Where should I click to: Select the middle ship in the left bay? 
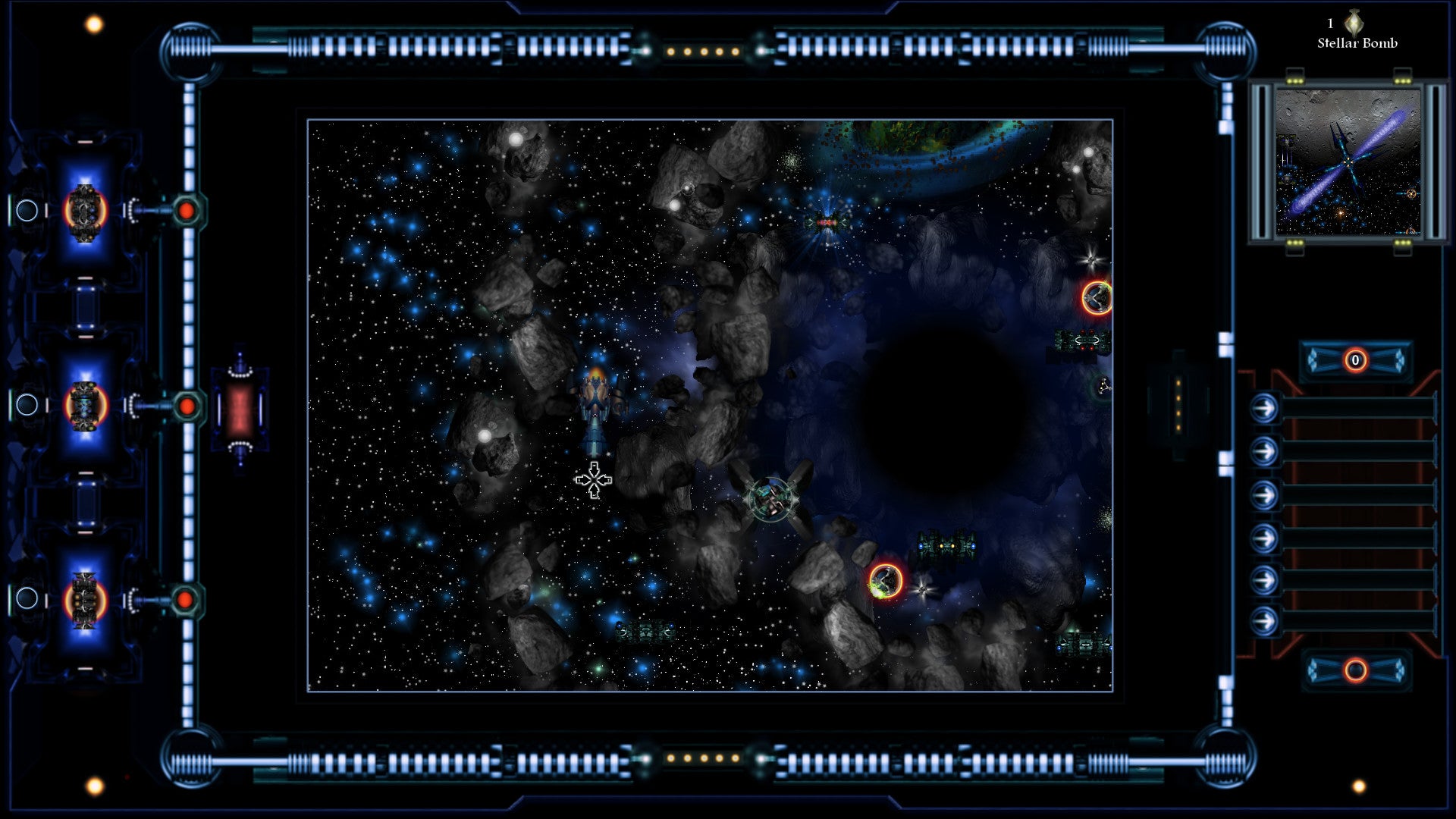(x=84, y=406)
